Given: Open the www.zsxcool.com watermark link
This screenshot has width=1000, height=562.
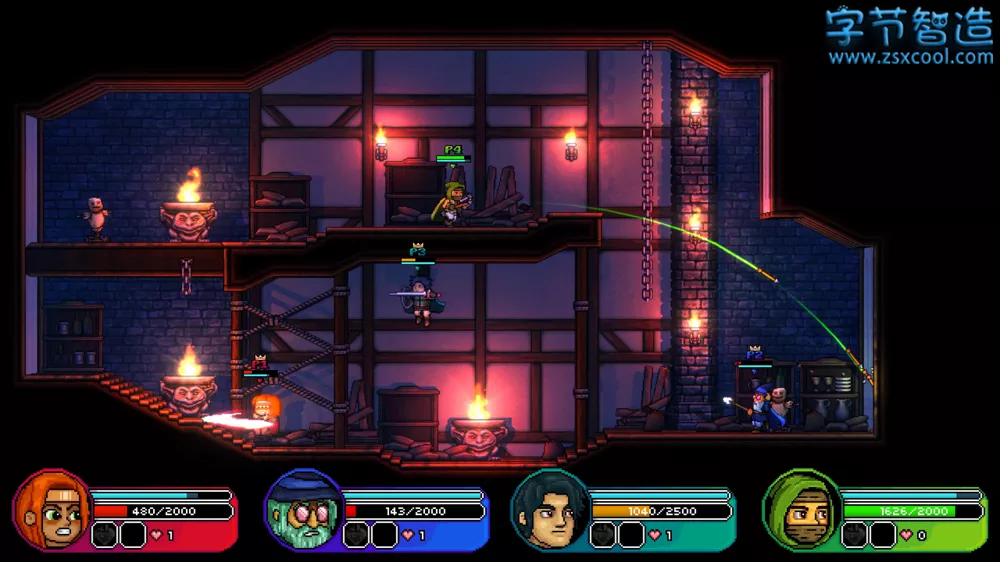Looking at the screenshot, I should 910,57.
